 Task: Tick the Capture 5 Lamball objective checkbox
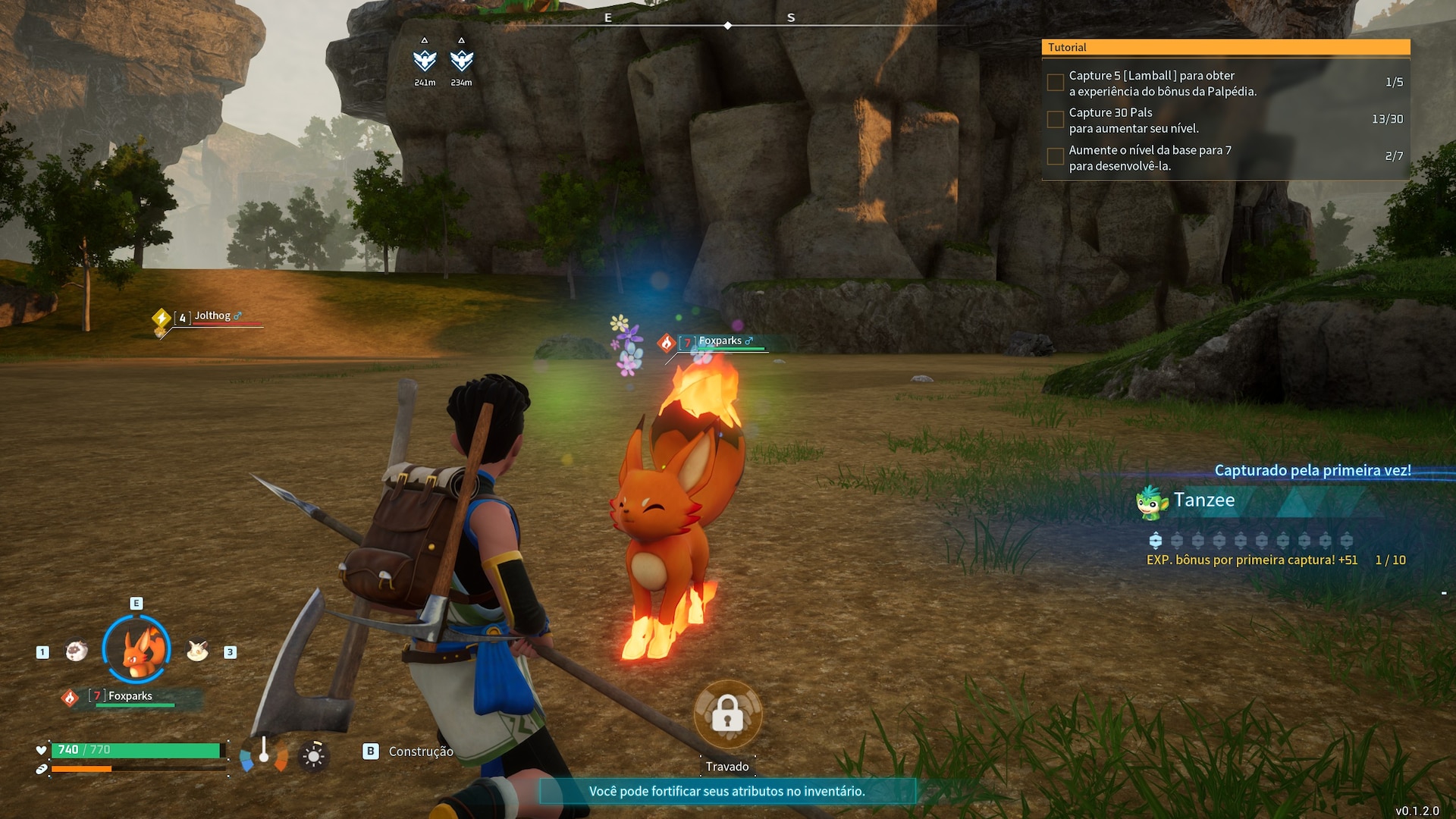[1055, 83]
